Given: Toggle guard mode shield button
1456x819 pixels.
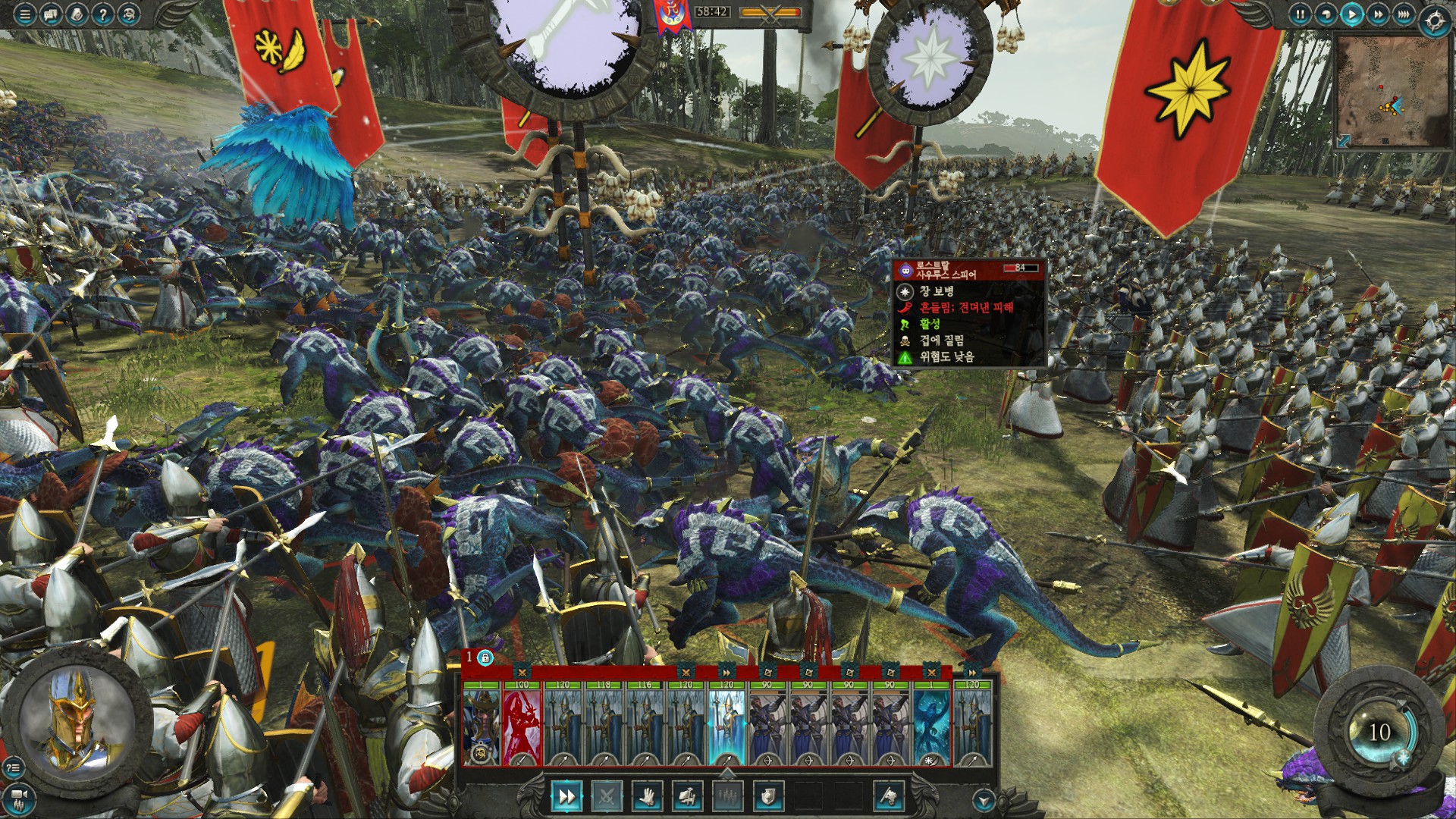Looking at the screenshot, I should coord(767,796).
